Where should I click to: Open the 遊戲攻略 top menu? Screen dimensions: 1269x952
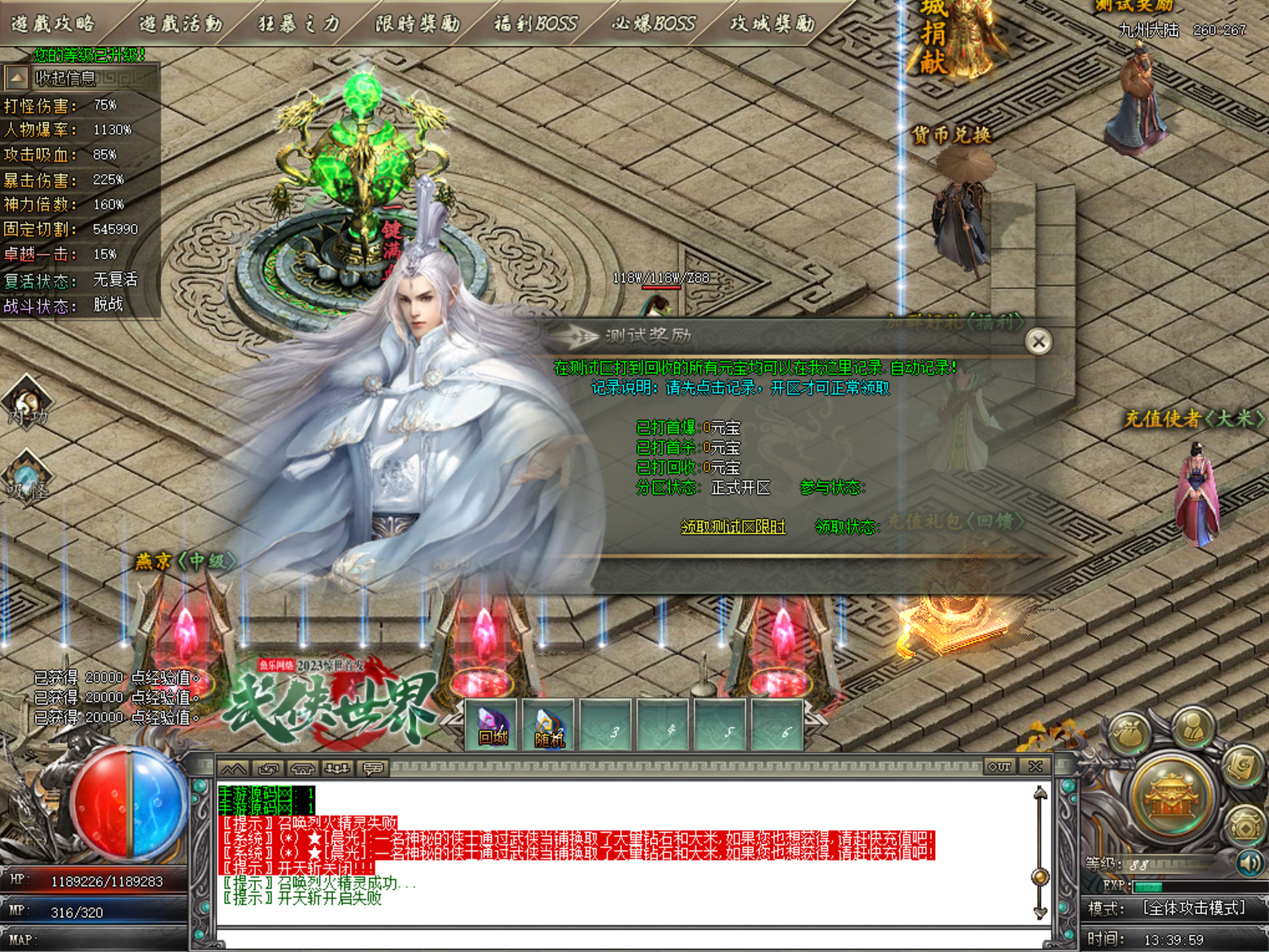pos(53,23)
